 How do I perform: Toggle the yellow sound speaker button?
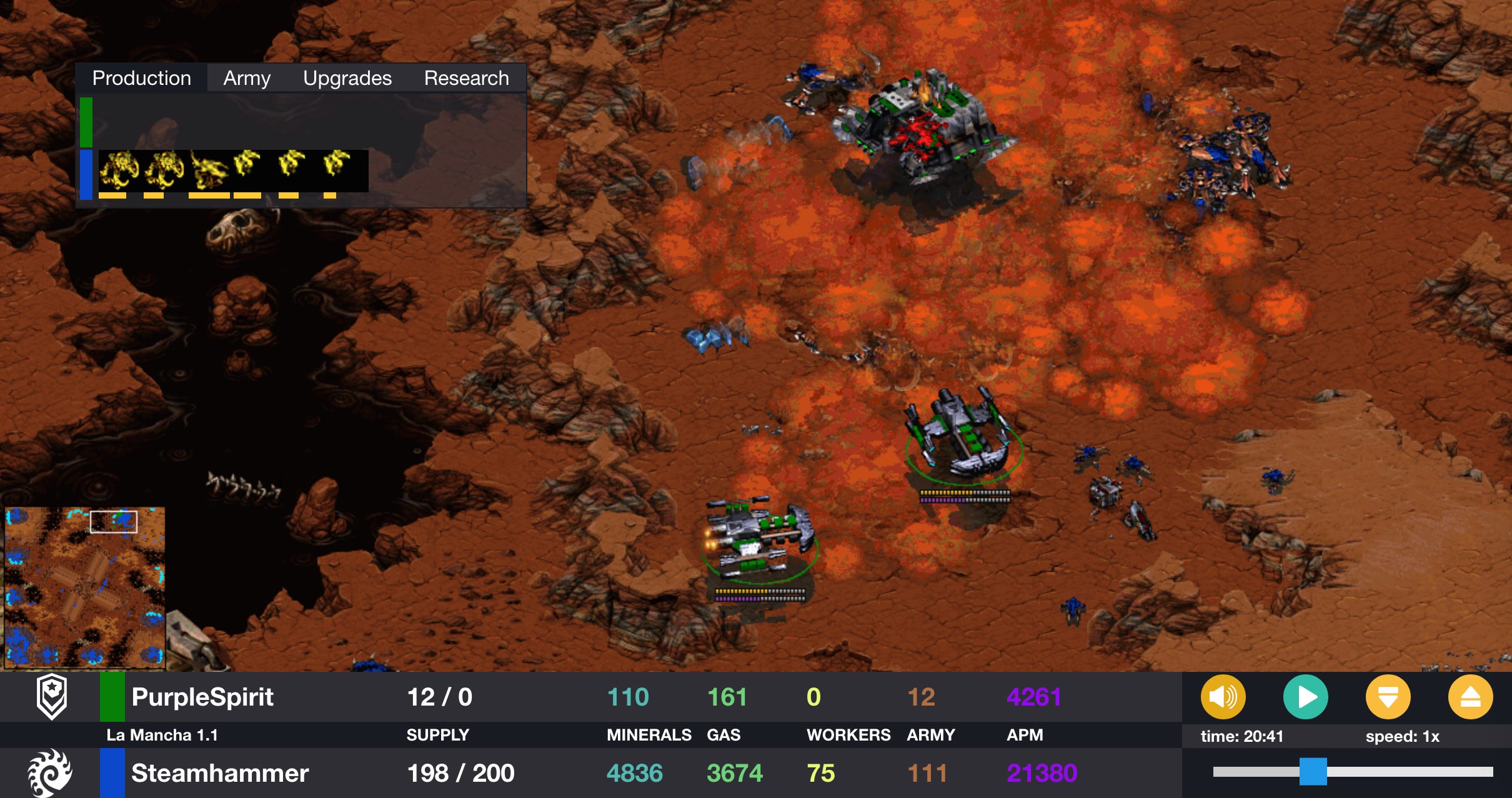(1223, 697)
